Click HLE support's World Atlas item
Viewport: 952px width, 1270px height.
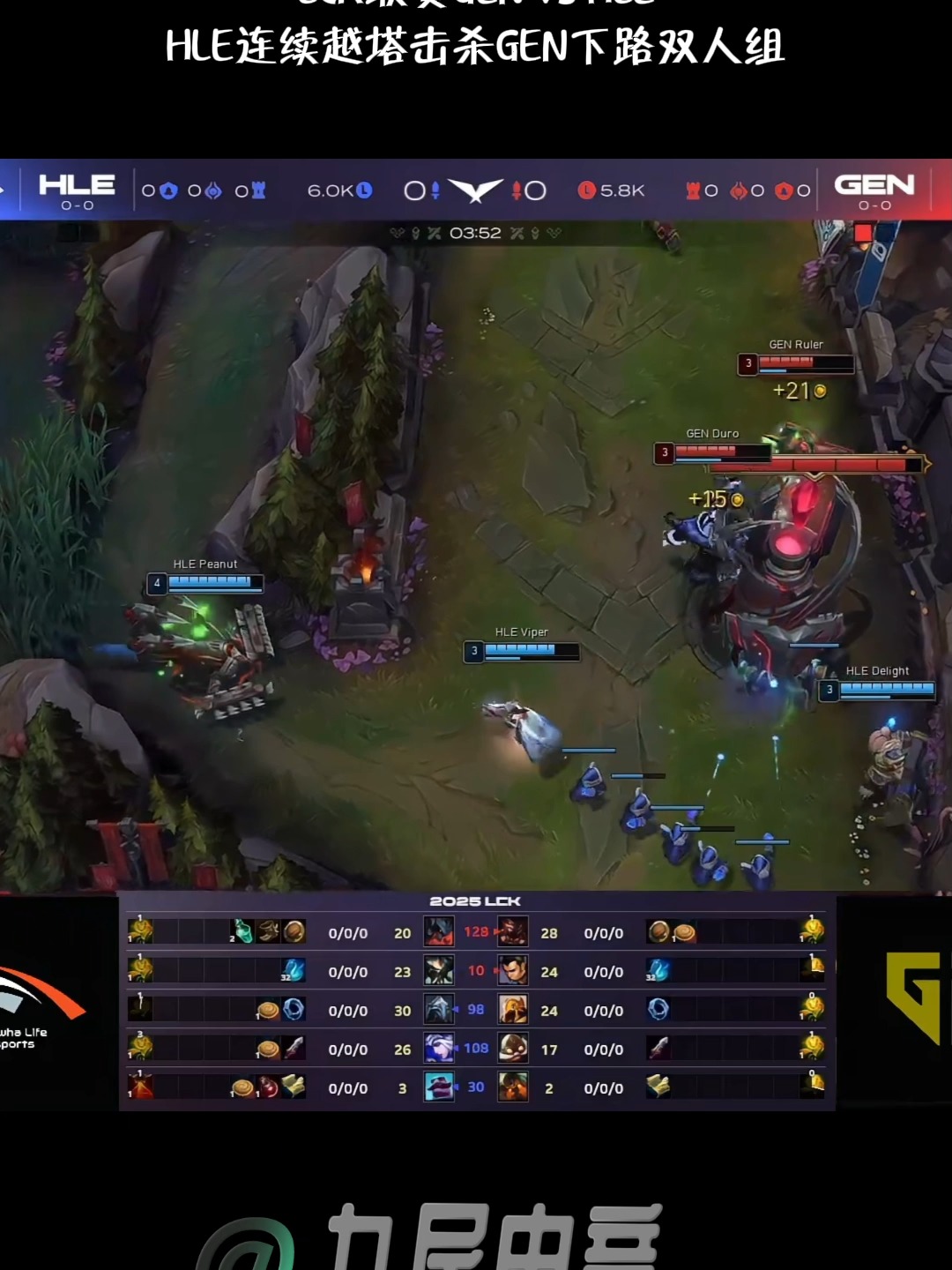[x=294, y=1087]
